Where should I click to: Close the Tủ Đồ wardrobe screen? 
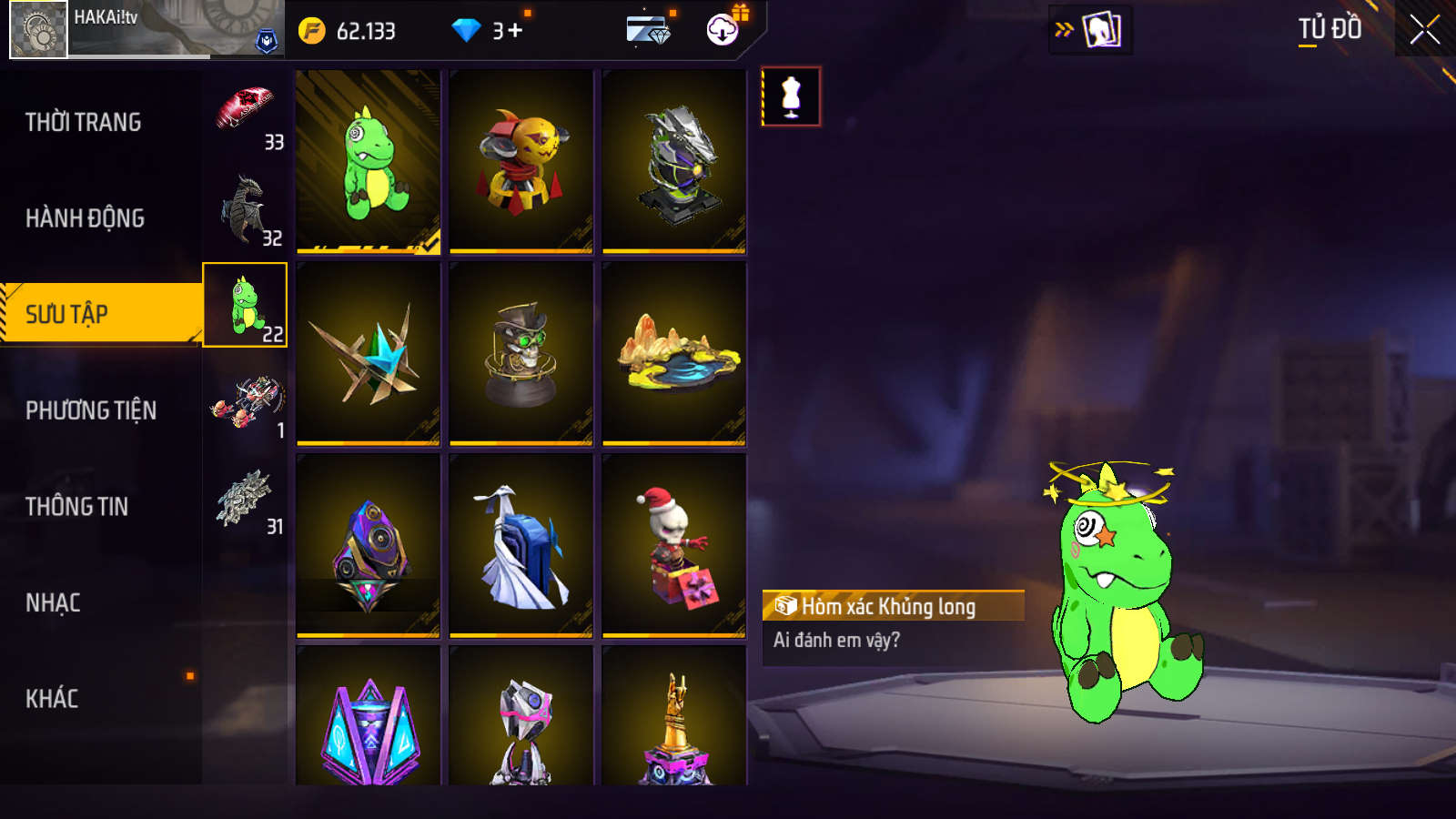tap(1424, 30)
